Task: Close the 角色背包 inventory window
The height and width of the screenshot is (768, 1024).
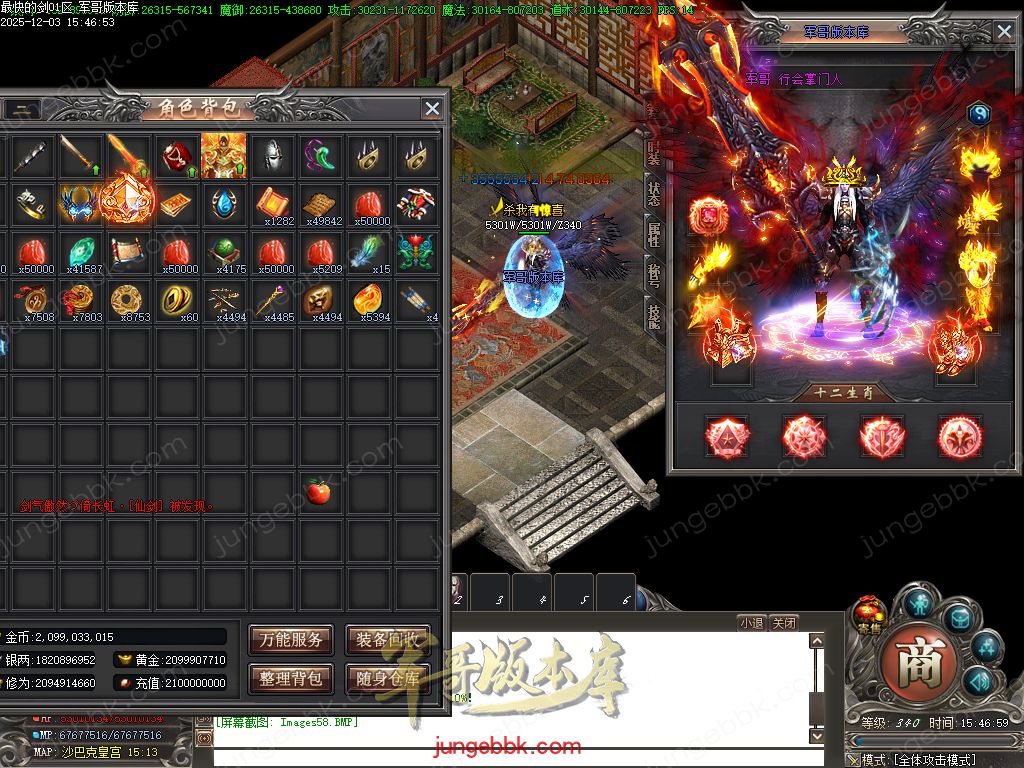Action: [432, 108]
